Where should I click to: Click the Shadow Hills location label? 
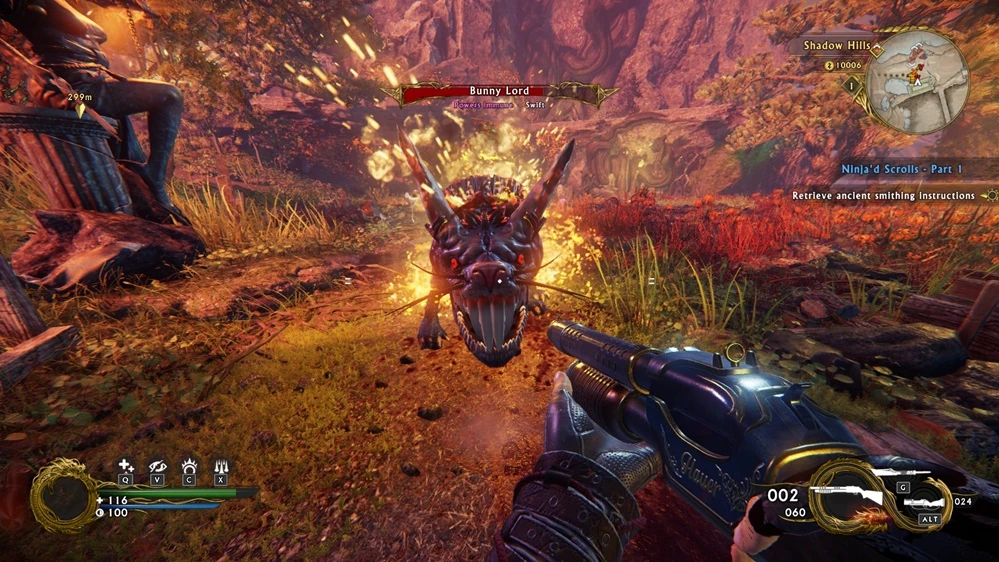click(834, 46)
